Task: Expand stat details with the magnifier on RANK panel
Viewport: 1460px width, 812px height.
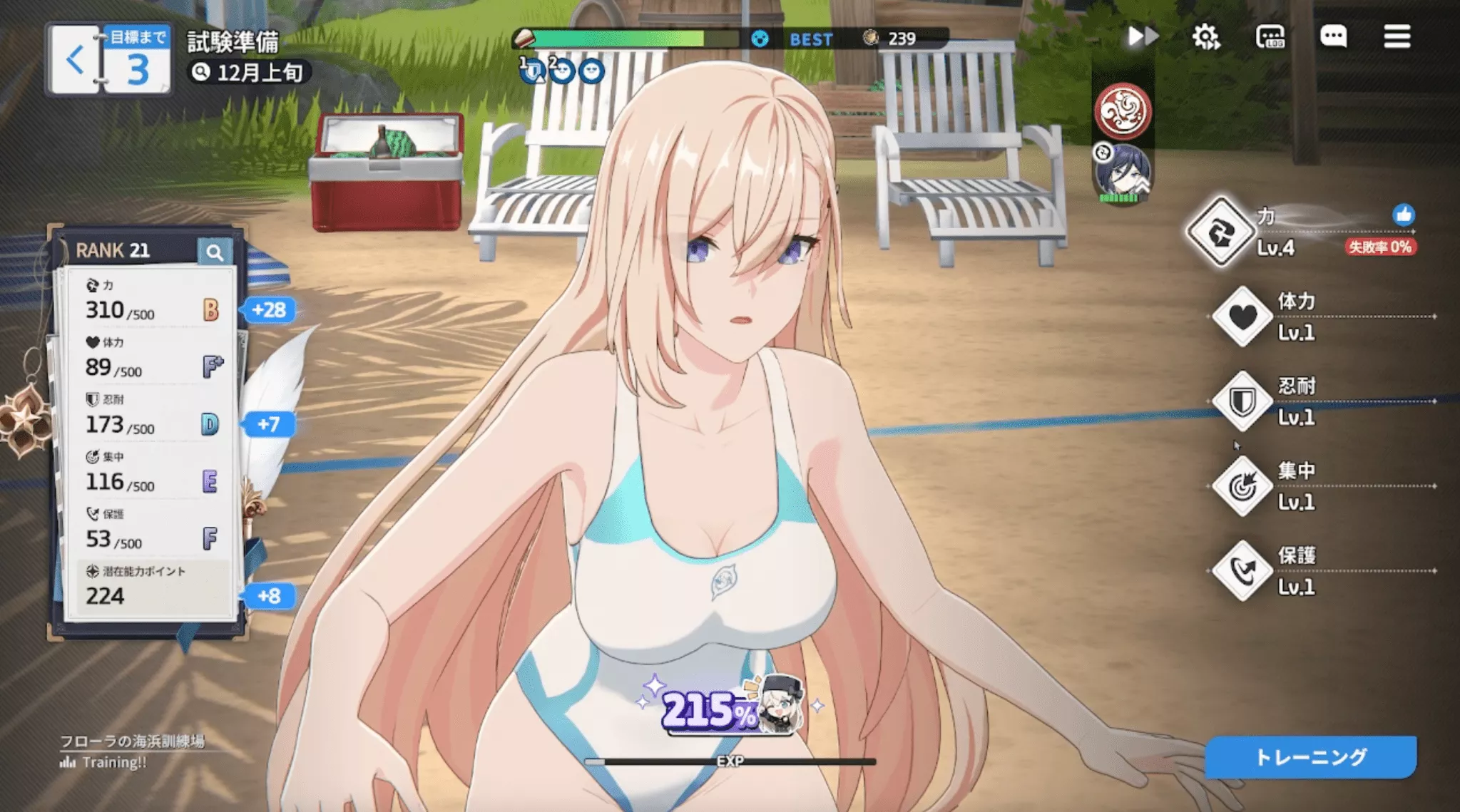Action: pyautogui.click(x=215, y=251)
